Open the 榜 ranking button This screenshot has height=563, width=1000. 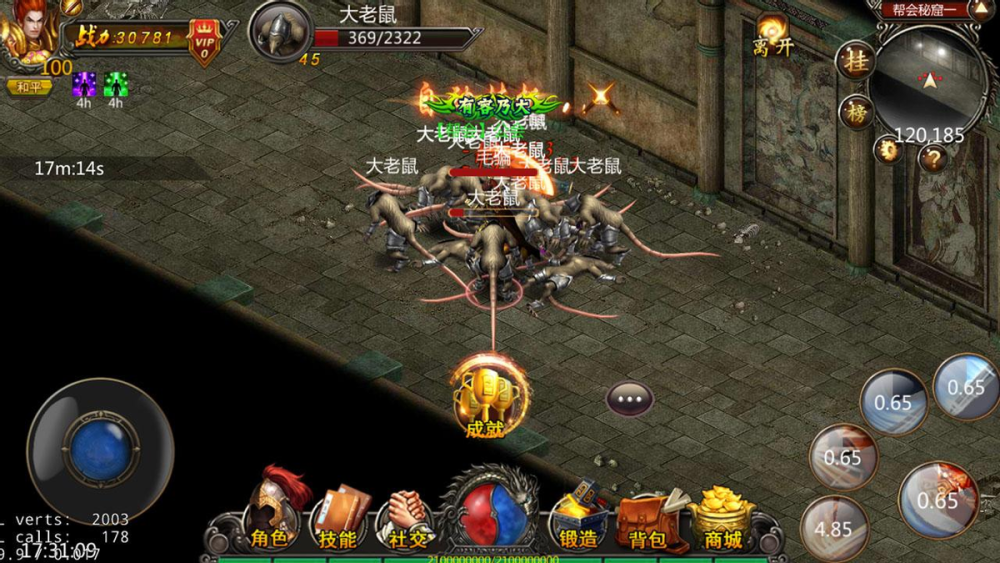pos(855,111)
